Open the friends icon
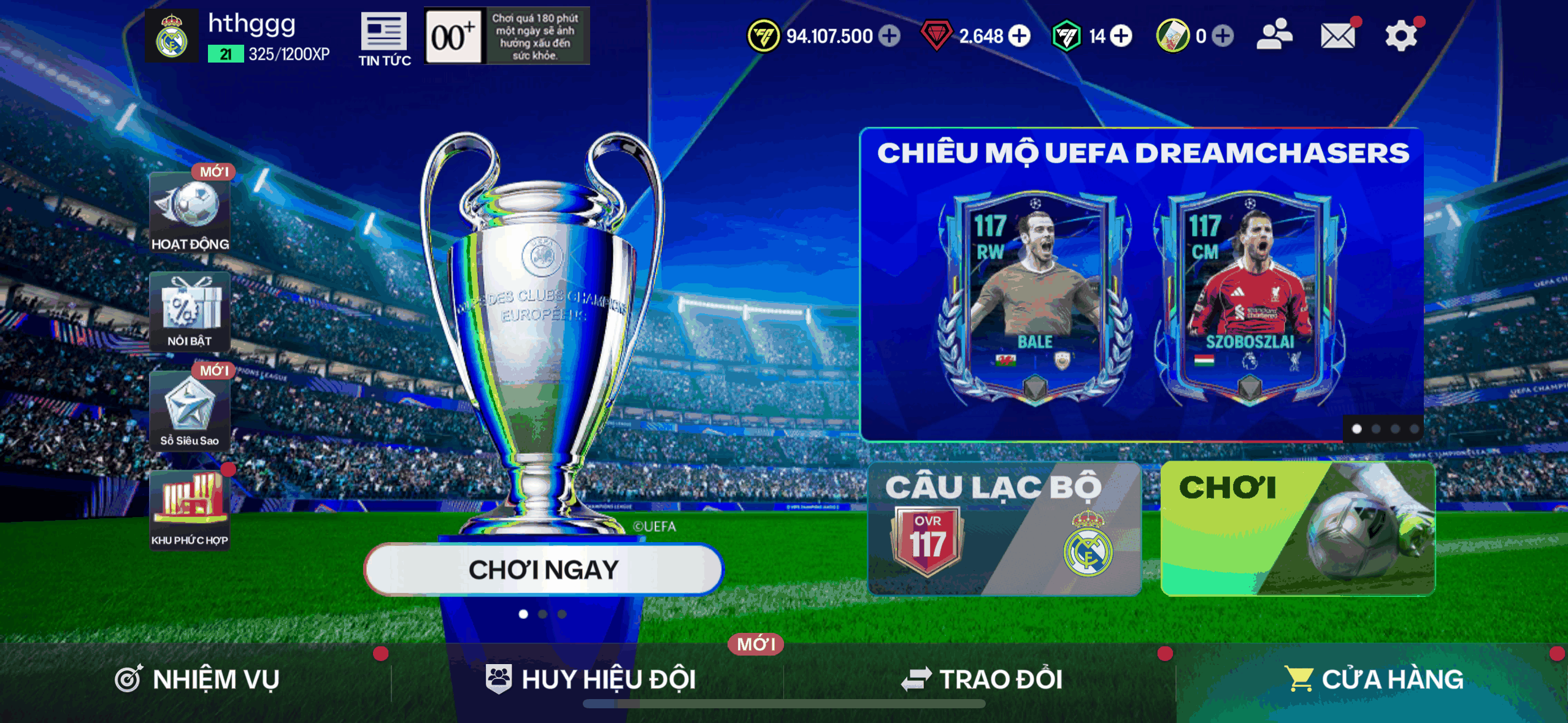This screenshot has height=723, width=1568. pyautogui.click(x=1274, y=35)
